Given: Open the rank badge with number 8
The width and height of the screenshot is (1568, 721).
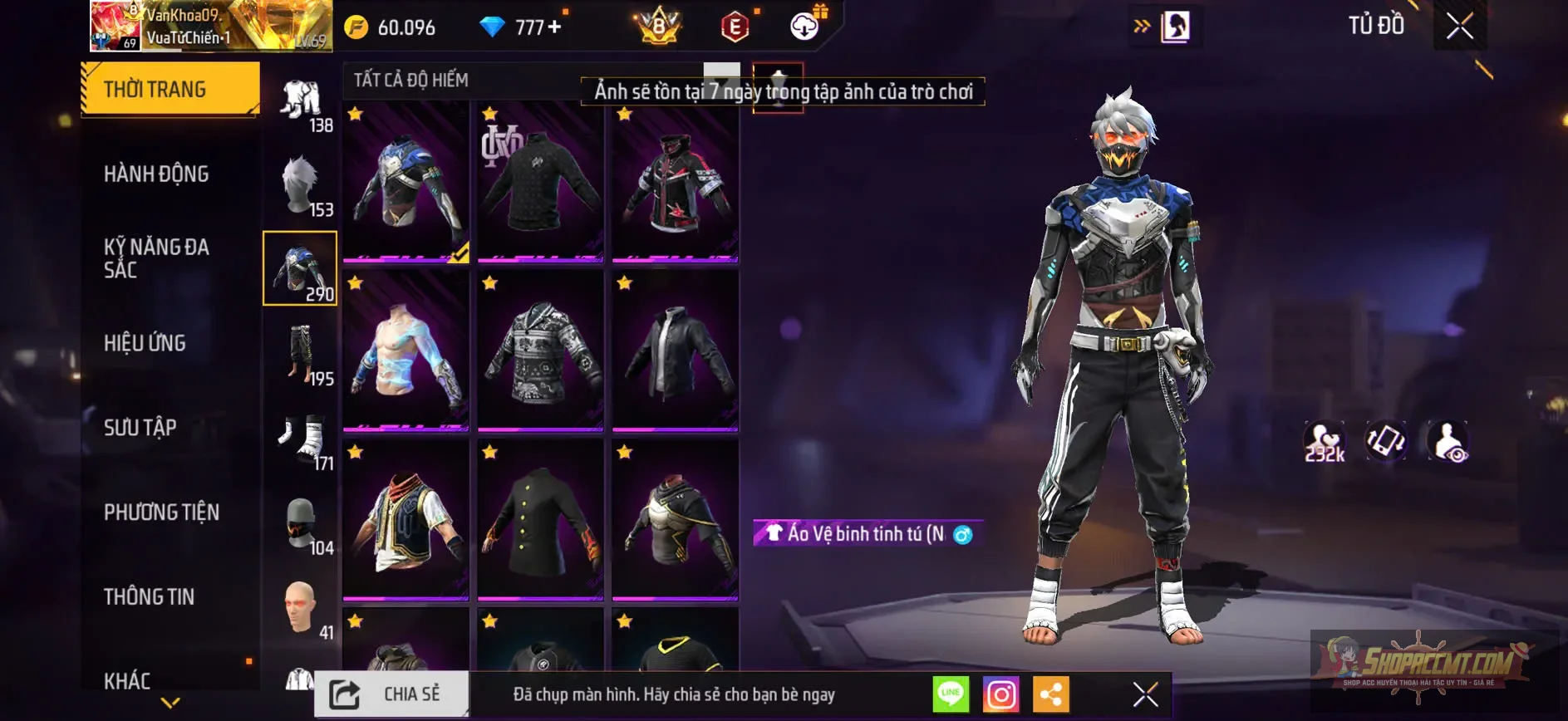Looking at the screenshot, I should pos(659,27).
